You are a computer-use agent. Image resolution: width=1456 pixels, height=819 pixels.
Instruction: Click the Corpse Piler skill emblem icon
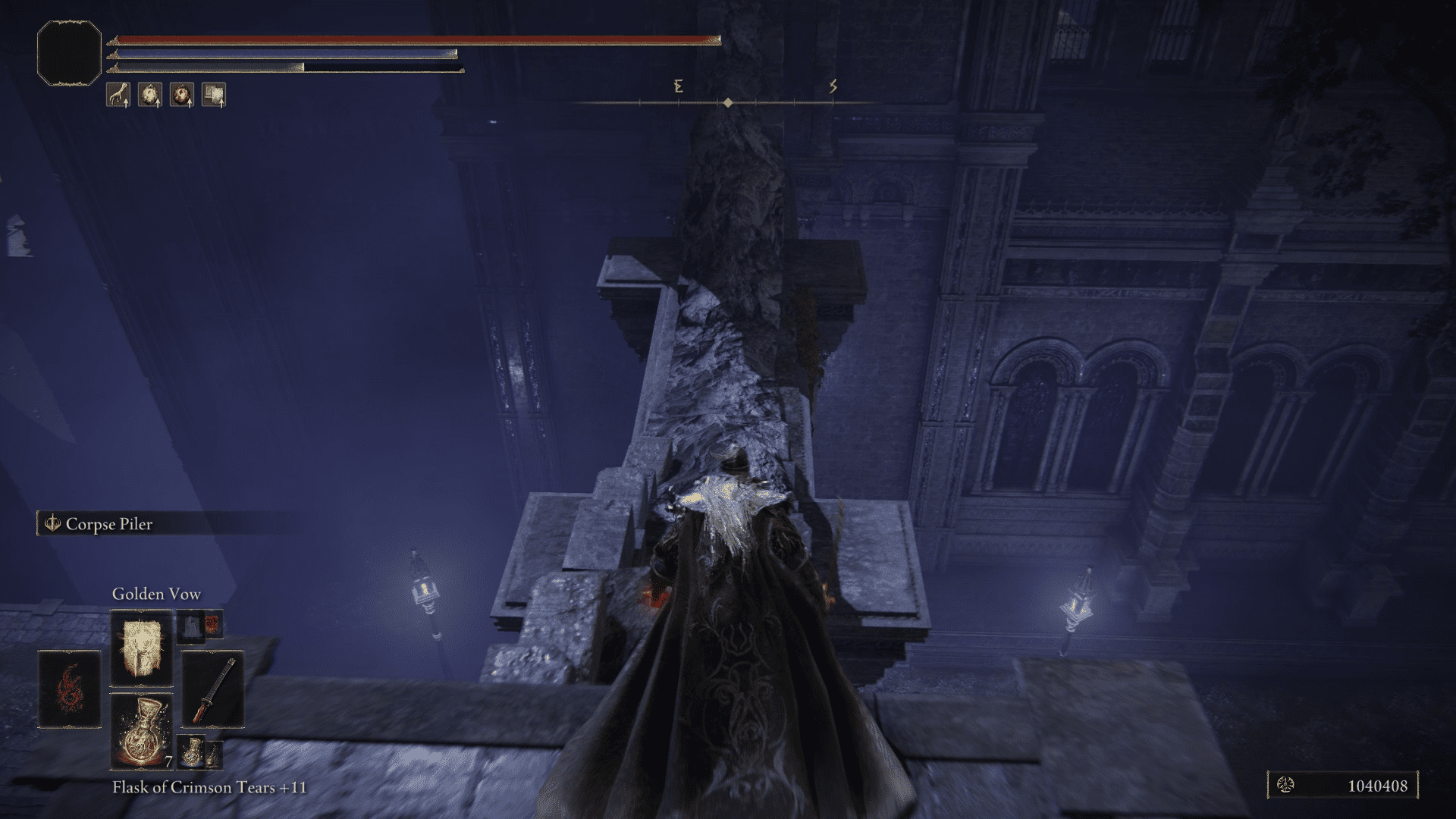point(54,524)
